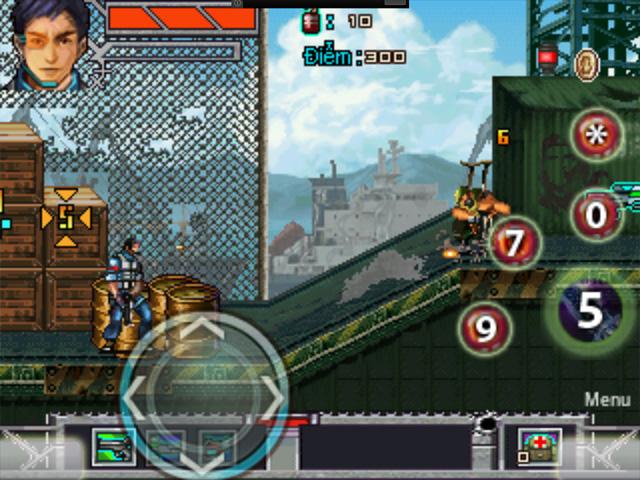Tap the red 0 button
The image size is (640, 480).
coord(598,214)
